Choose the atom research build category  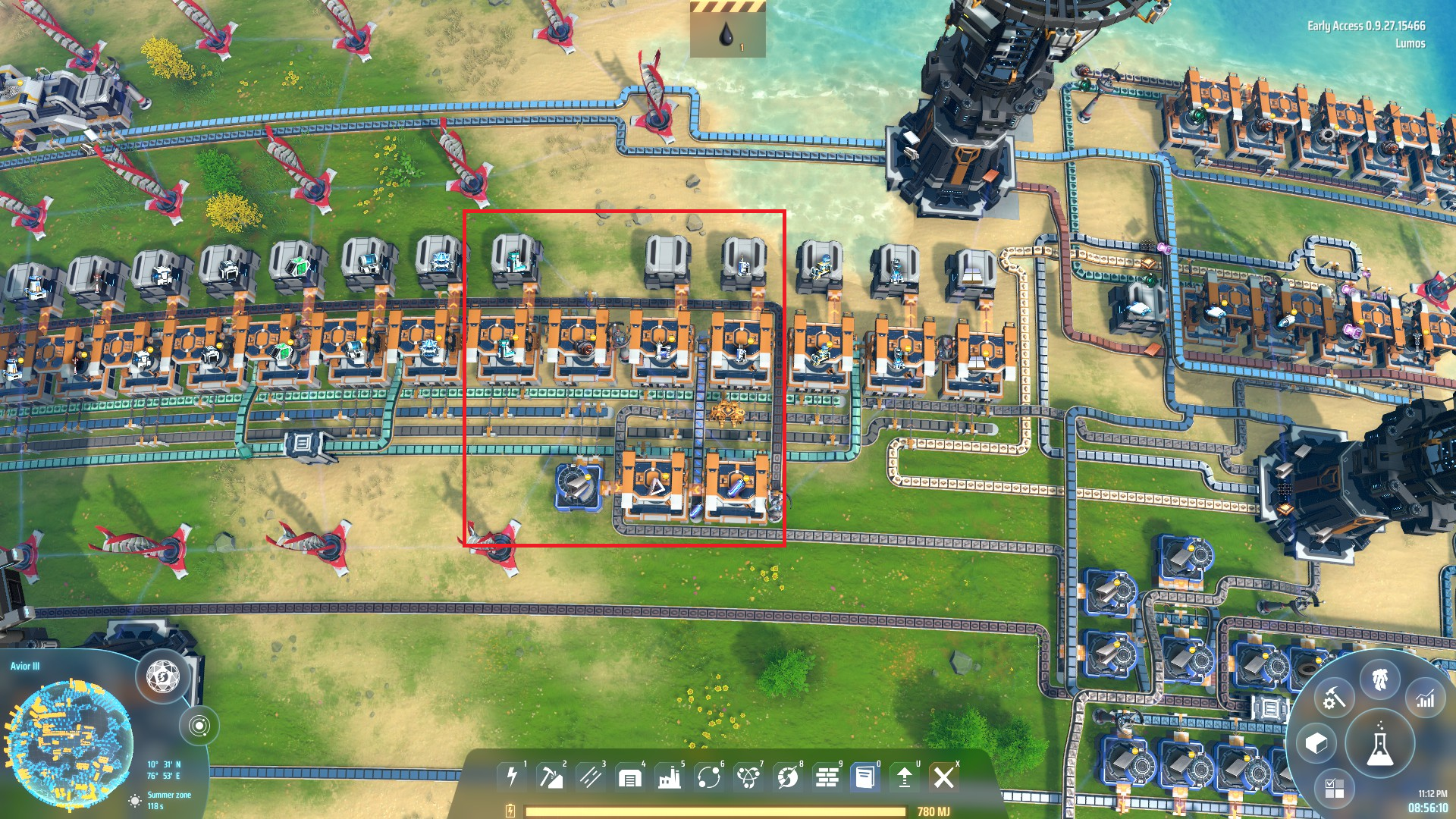(x=748, y=777)
